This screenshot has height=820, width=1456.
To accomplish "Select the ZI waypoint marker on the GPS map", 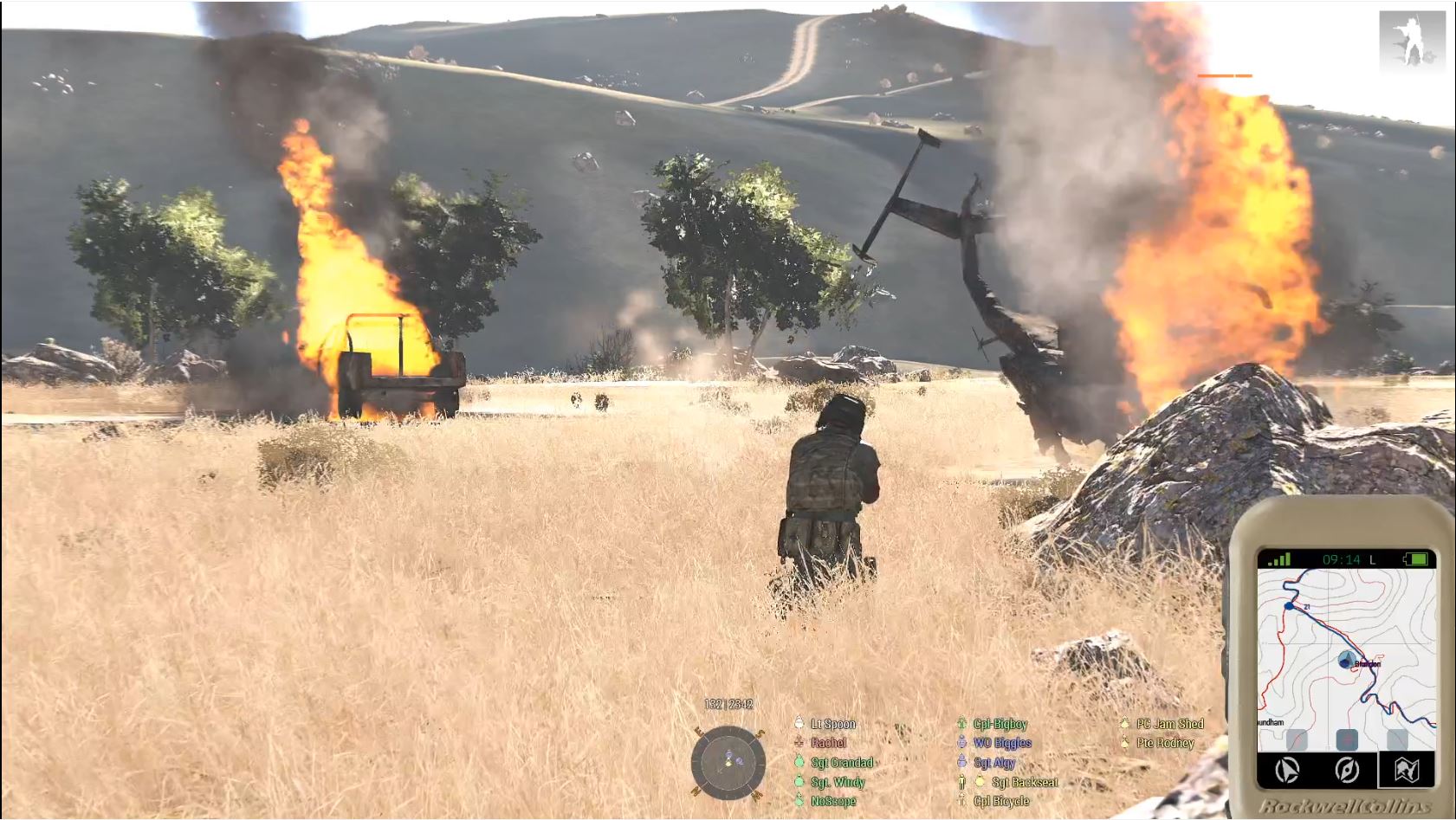I will [x=1290, y=606].
